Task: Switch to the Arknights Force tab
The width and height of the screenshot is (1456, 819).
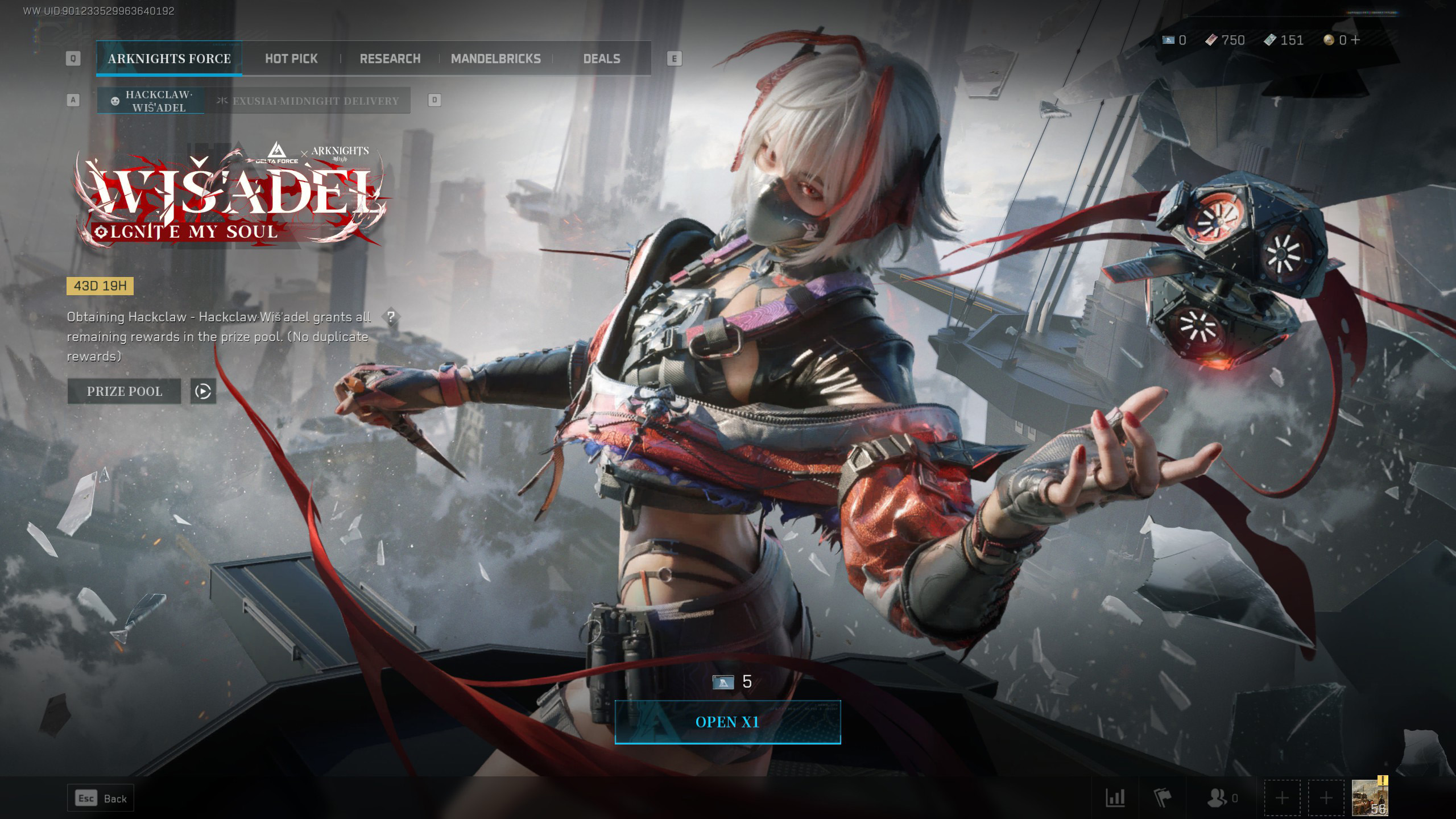Action: click(169, 59)
